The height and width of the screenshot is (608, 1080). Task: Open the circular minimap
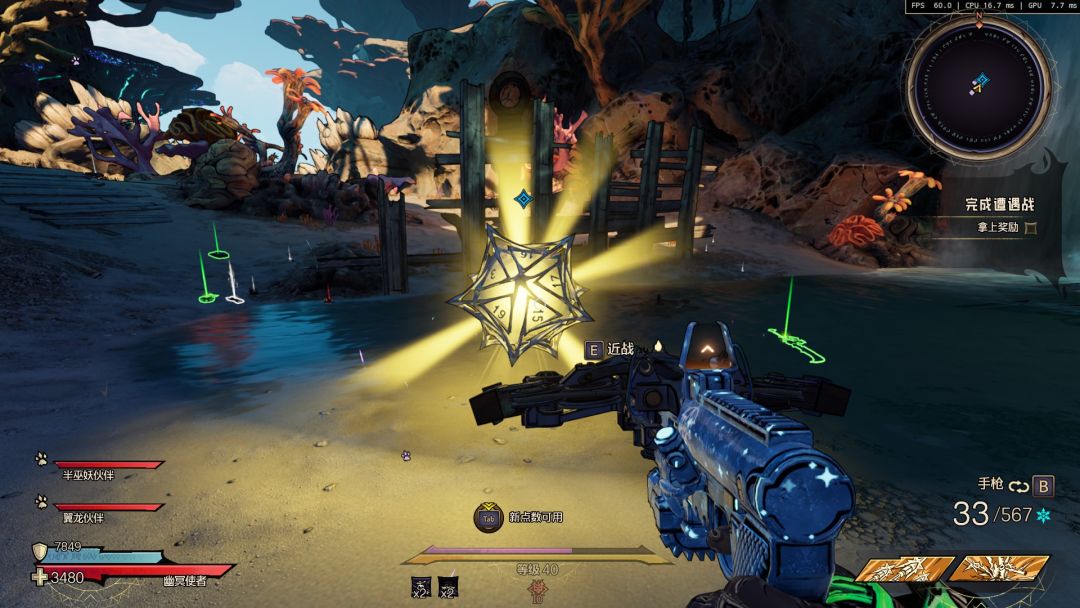tap(979, 85)
